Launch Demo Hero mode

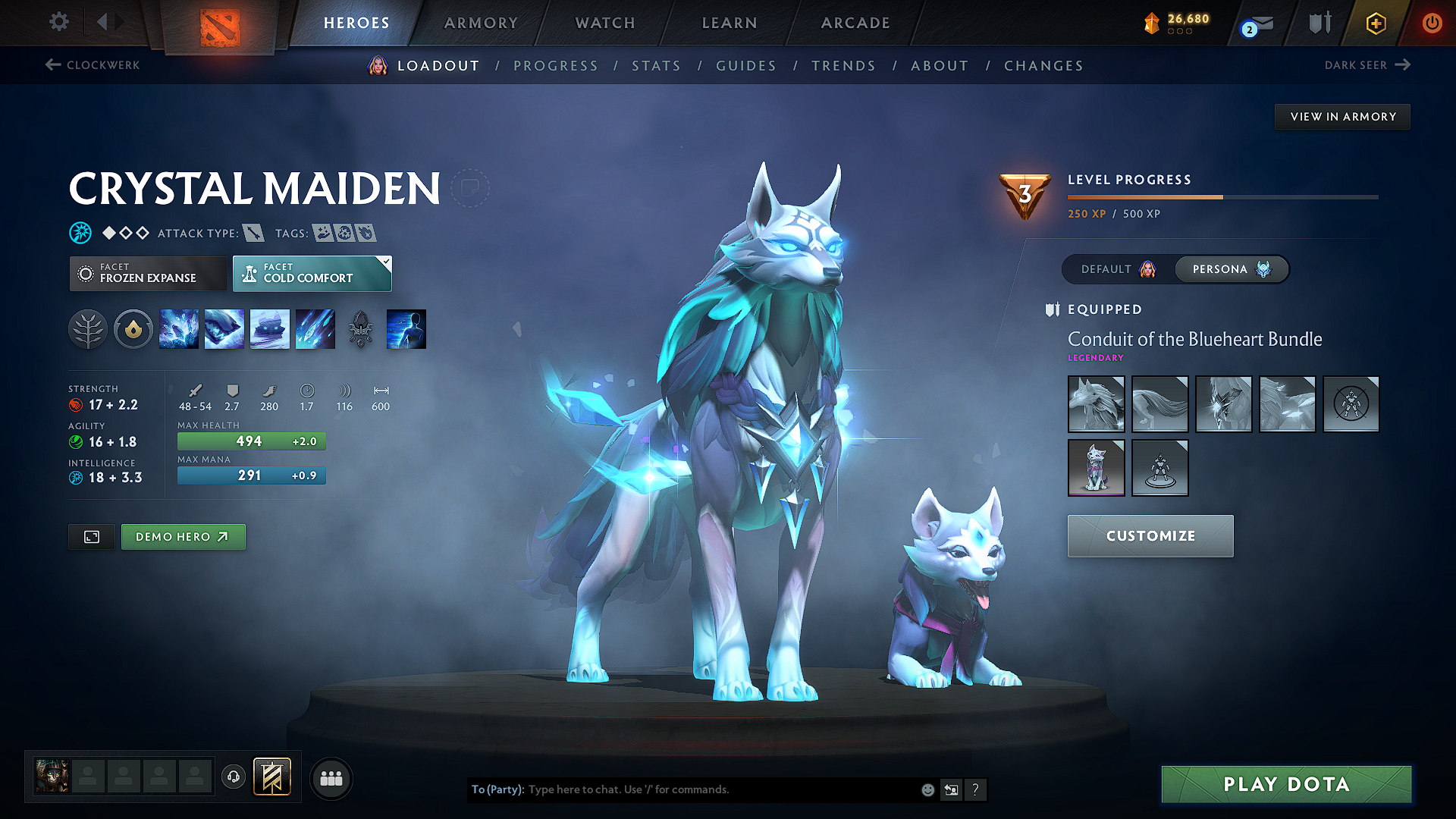coord(183,537)
